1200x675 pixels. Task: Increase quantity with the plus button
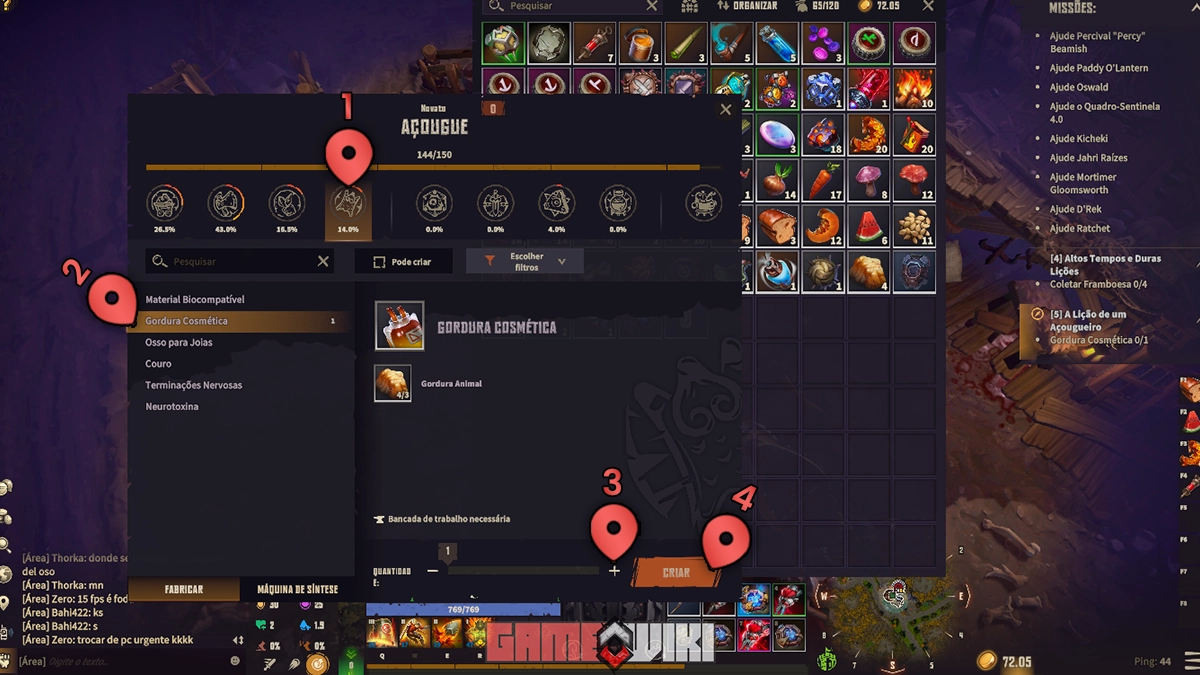click(x=614, y=571)
